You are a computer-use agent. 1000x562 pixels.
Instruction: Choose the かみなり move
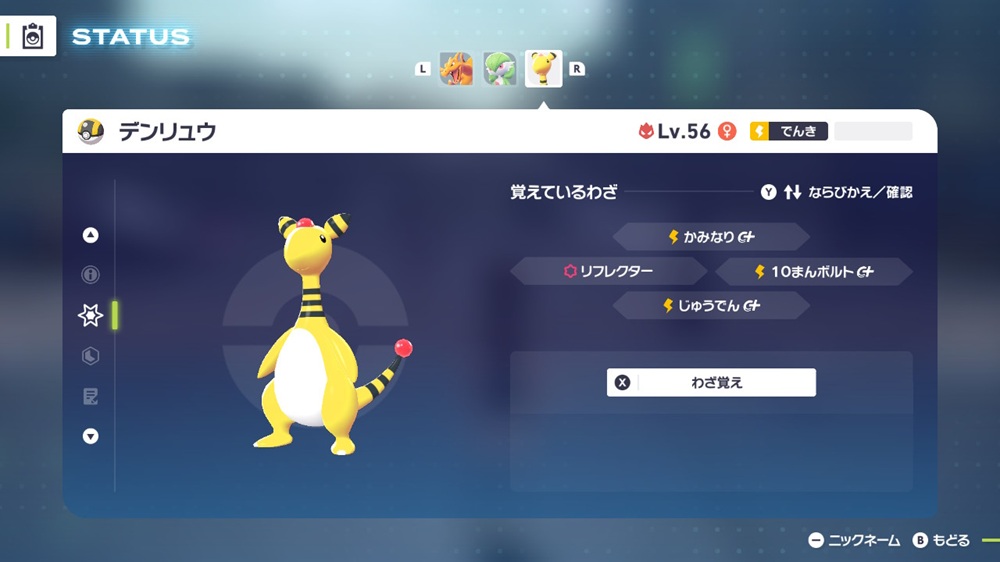710,237
